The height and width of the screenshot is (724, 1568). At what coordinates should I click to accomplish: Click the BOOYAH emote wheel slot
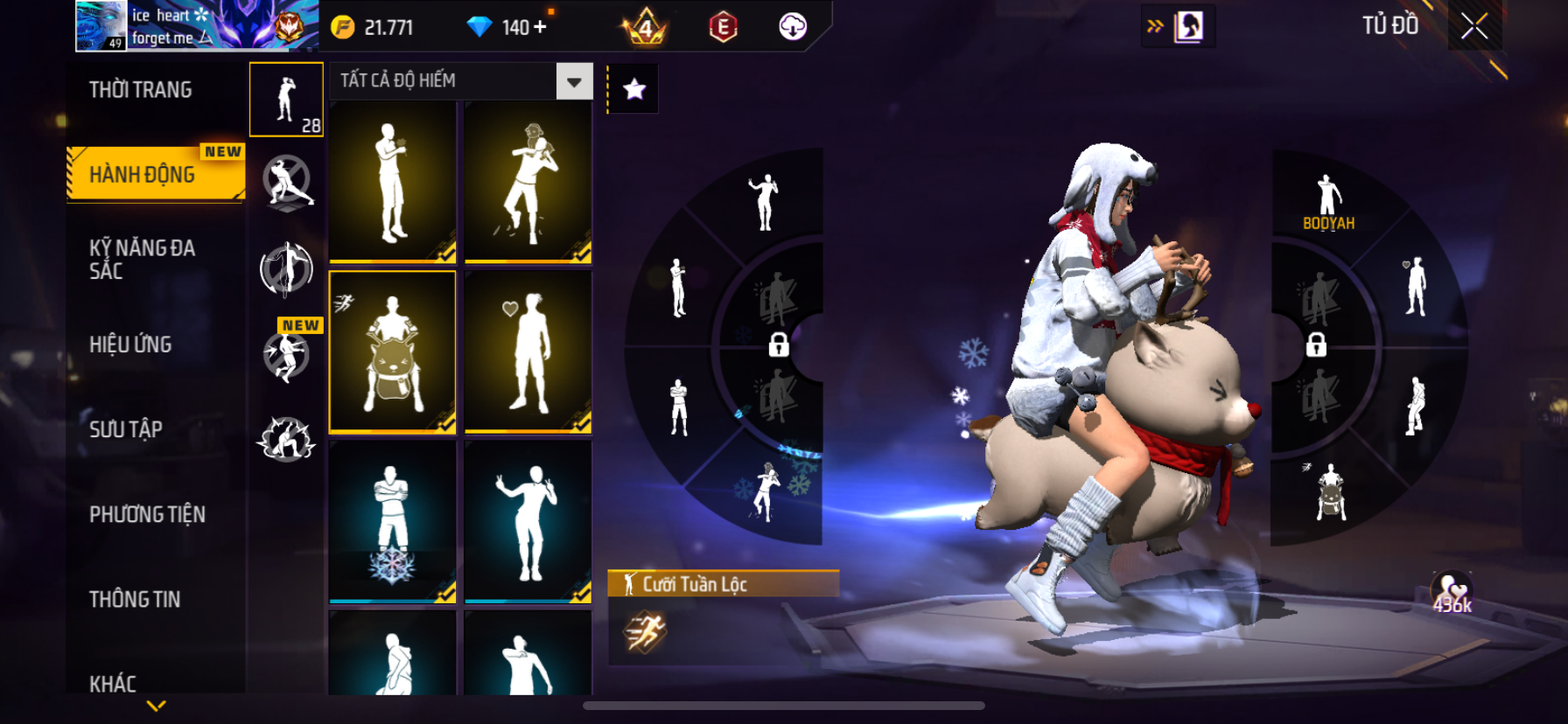tap(1328, 203)
